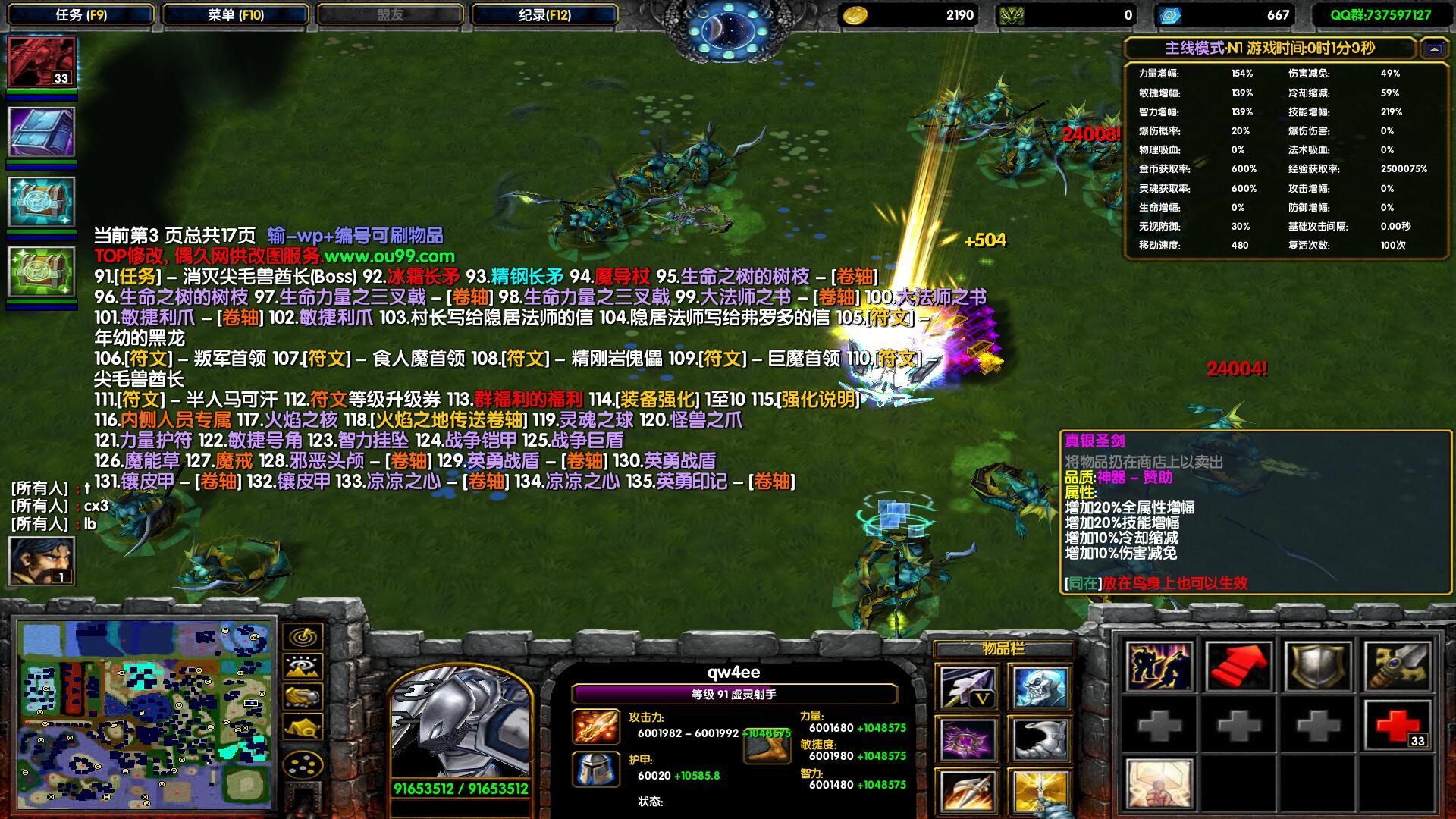Toggle minimap ally color mode button
This screenshot has width=1456, height=819.
coord(303,697)
